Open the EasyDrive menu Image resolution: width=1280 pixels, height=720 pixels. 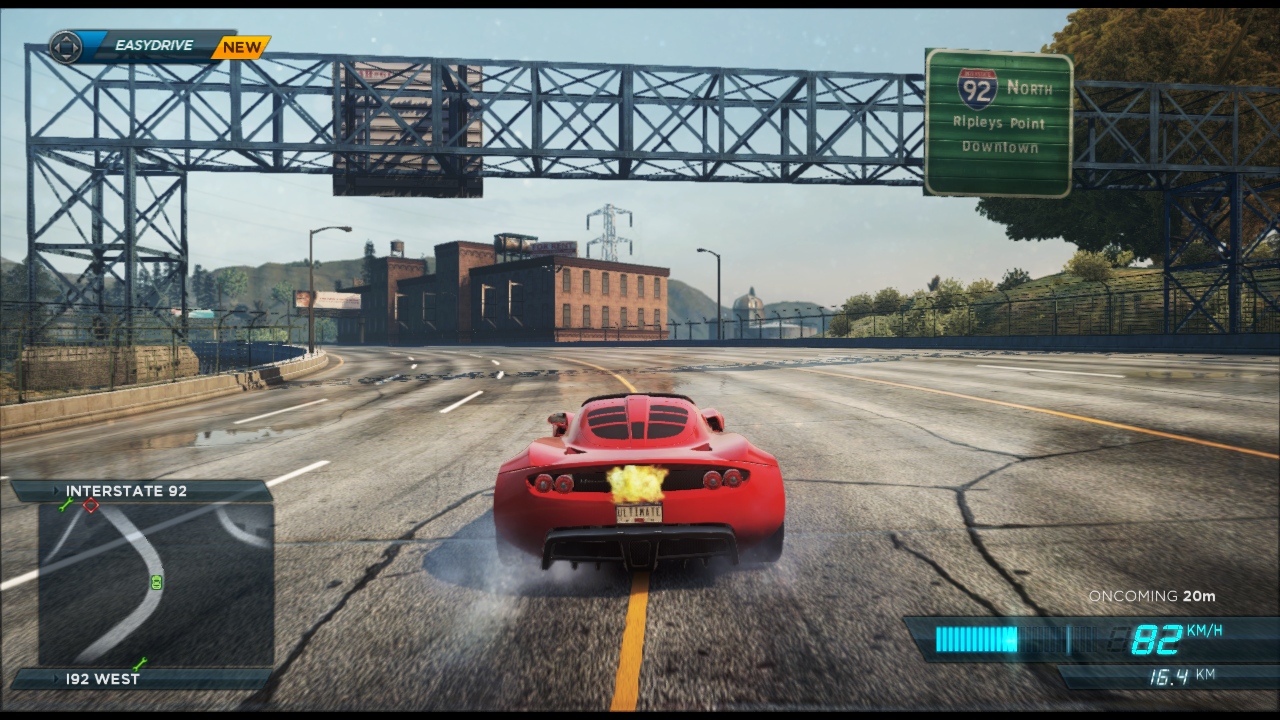pos(153,46)
